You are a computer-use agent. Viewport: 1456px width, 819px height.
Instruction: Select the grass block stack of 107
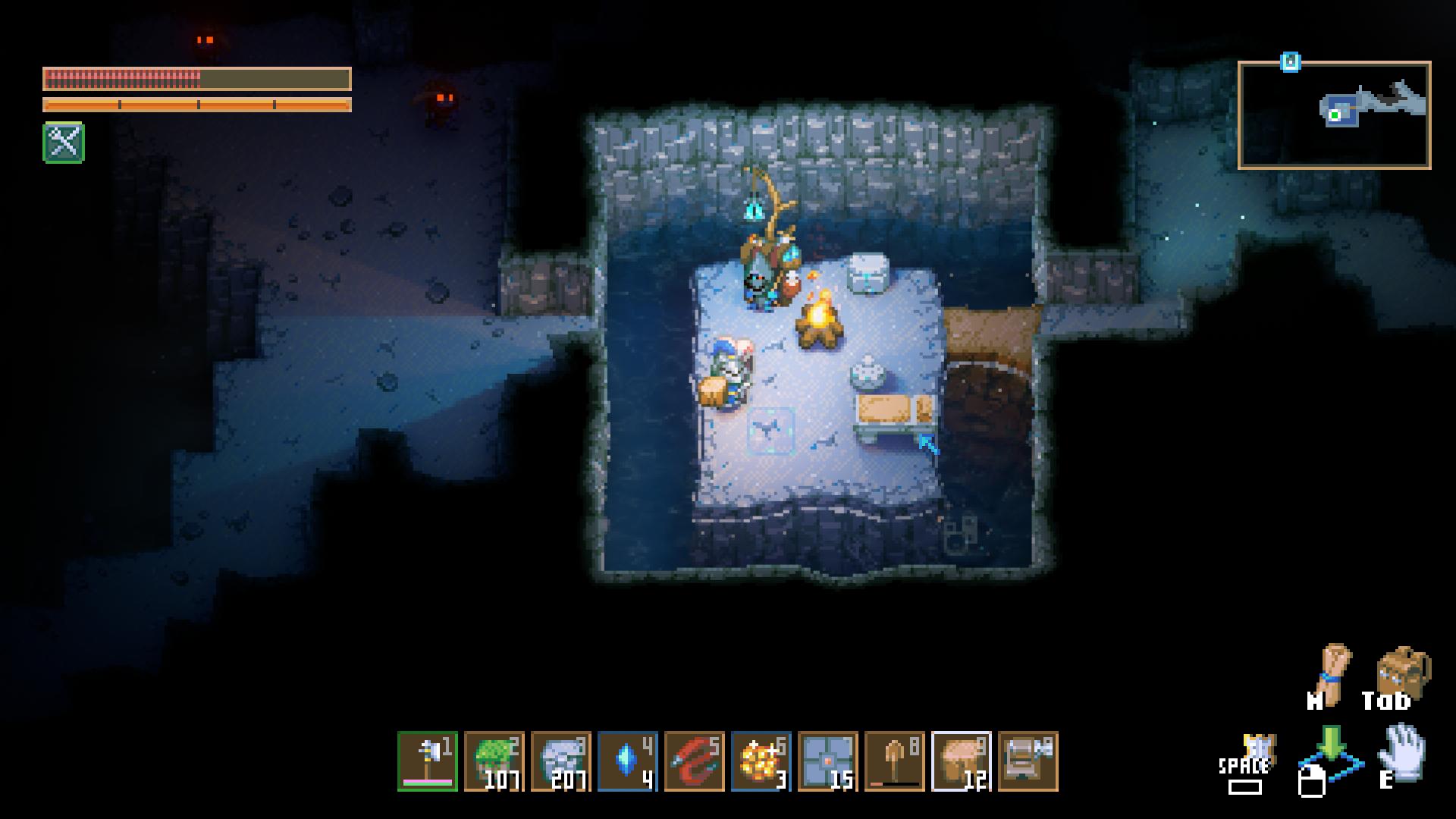pos(494,761)
